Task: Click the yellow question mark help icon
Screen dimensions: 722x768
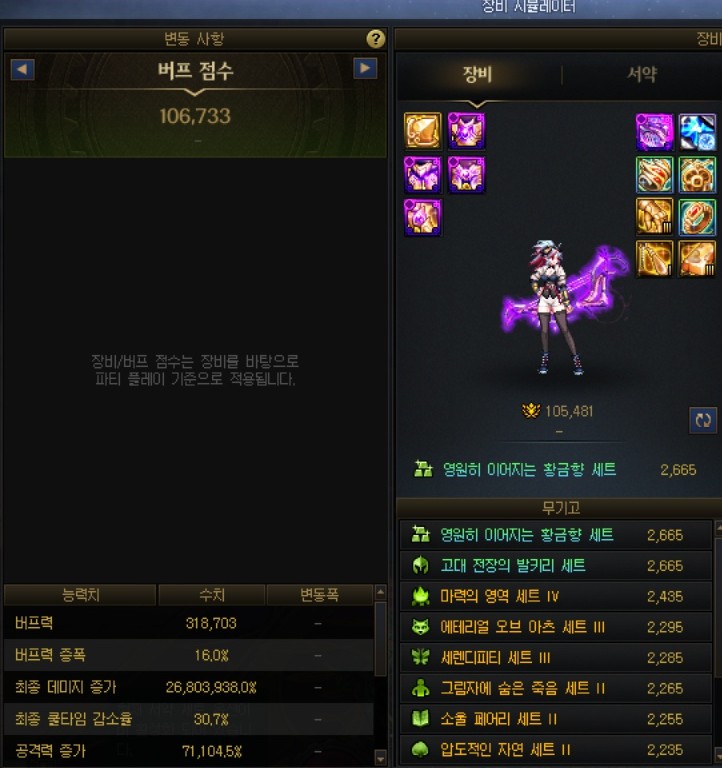Action: pos(376,39)
